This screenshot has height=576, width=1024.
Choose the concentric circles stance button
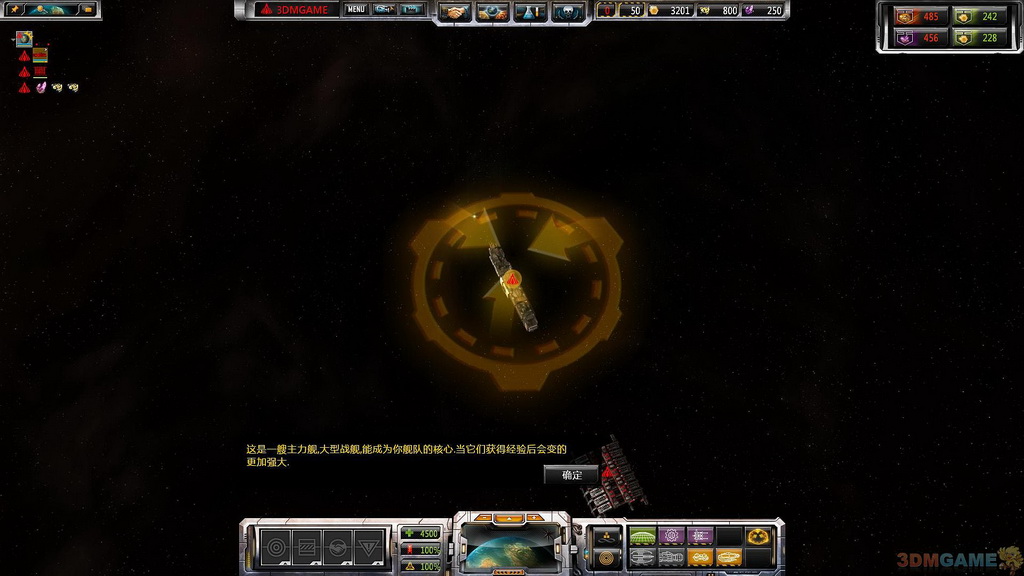(275, 547)
